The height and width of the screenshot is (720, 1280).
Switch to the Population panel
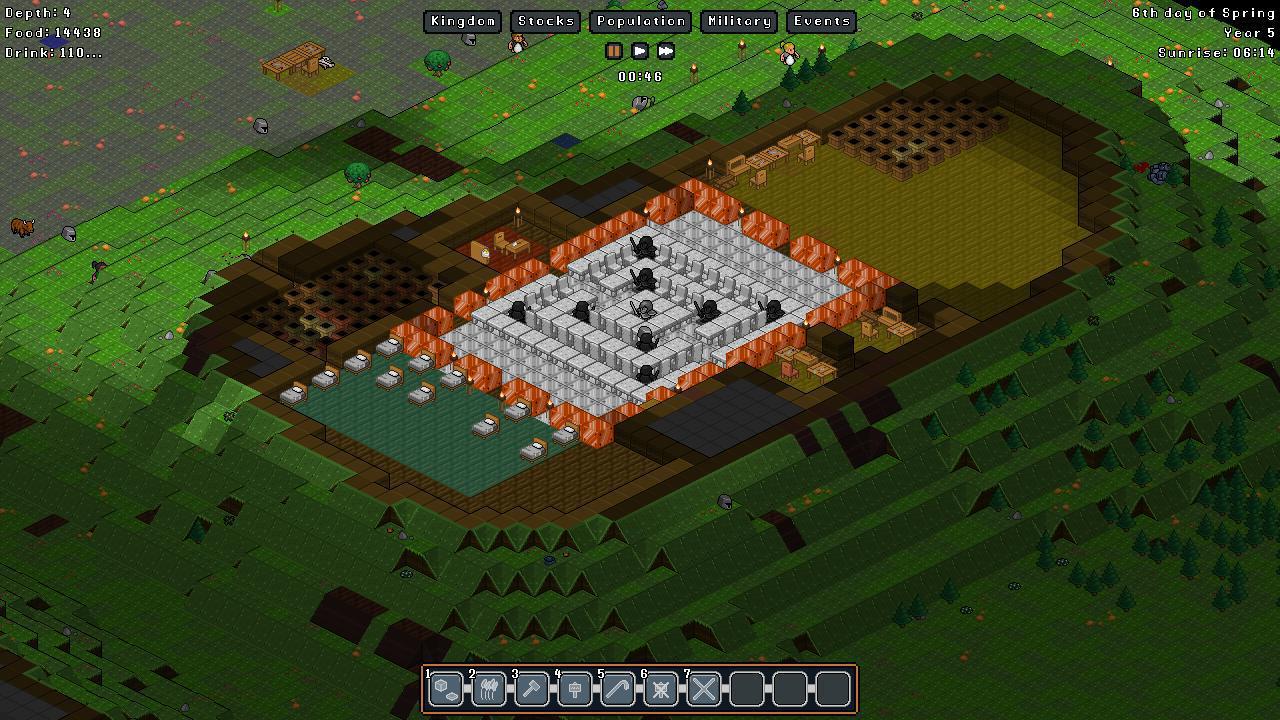coord(640,20)
